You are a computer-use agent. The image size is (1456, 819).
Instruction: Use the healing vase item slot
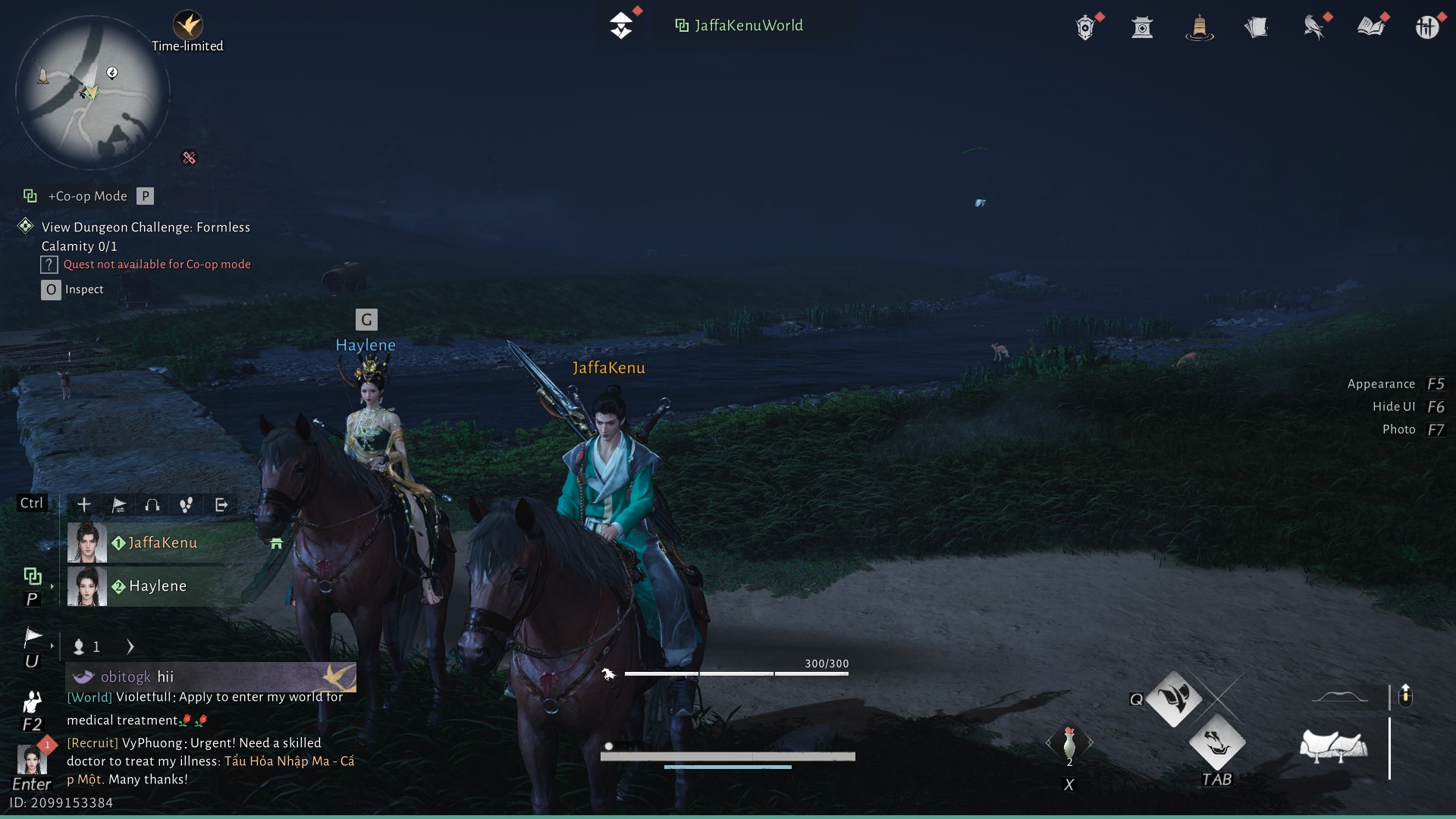pos(1069,743)
